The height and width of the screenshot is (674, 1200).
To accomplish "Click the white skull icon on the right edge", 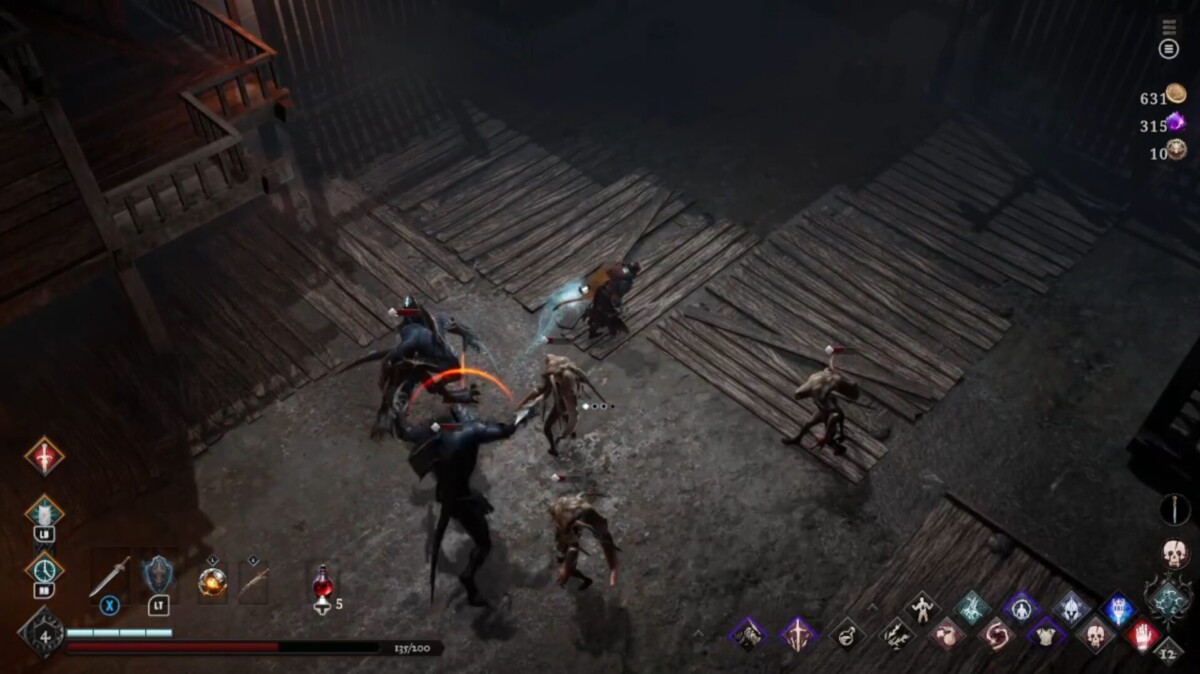I will [x=1174, y=553].
